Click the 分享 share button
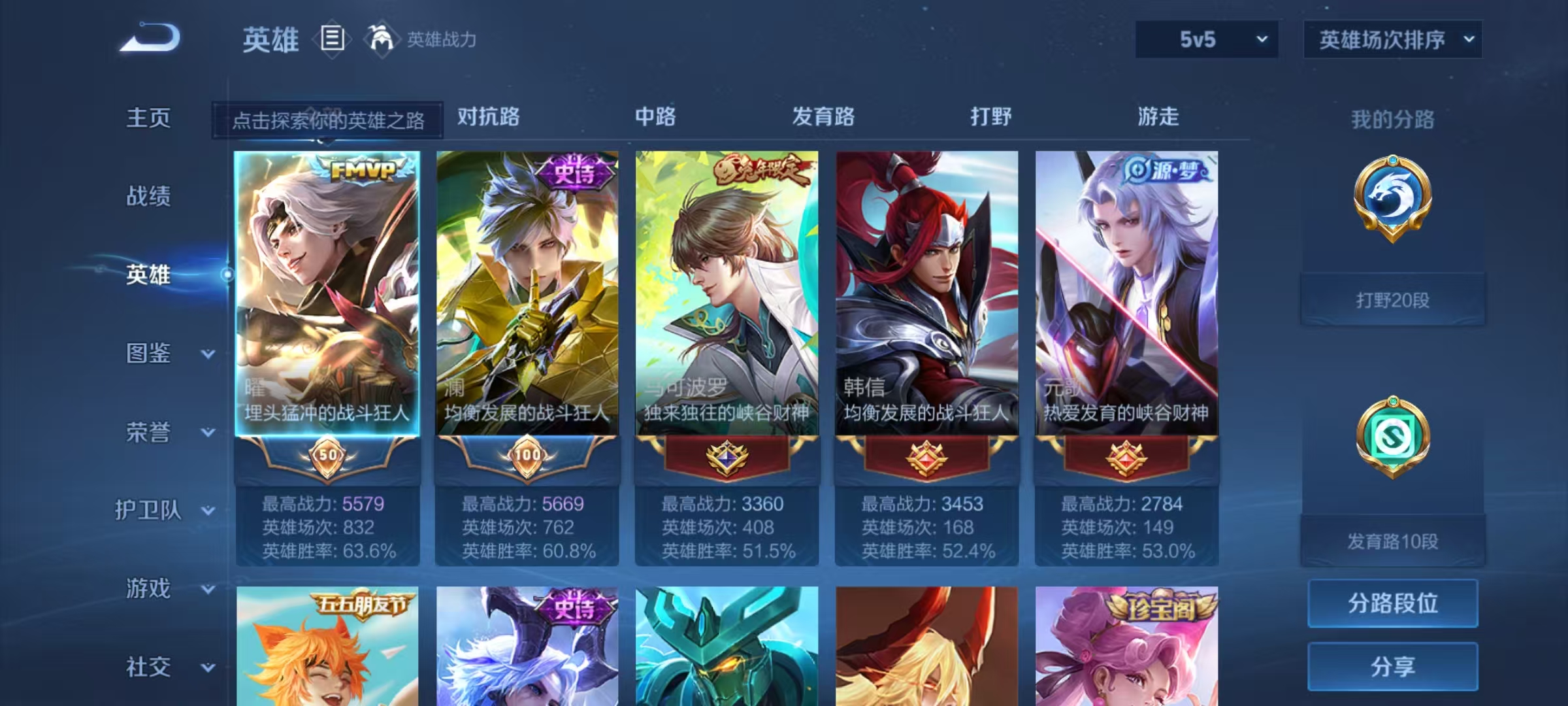The width and height of the screenshot is (1568, 706). tap(1392, 667)
